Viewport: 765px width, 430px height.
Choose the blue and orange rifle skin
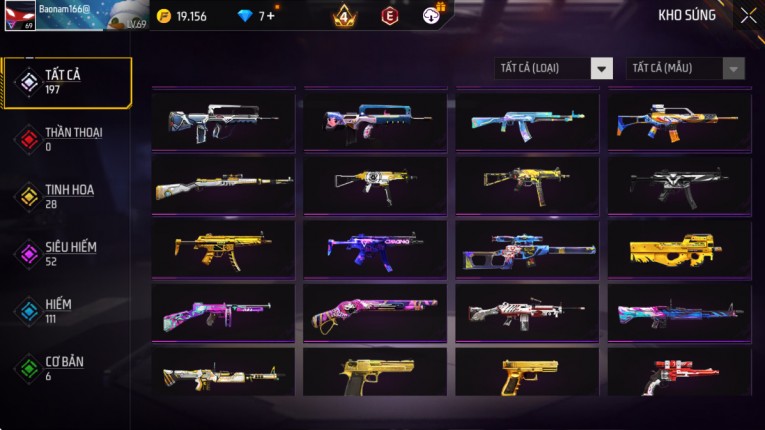click(679, 122)
